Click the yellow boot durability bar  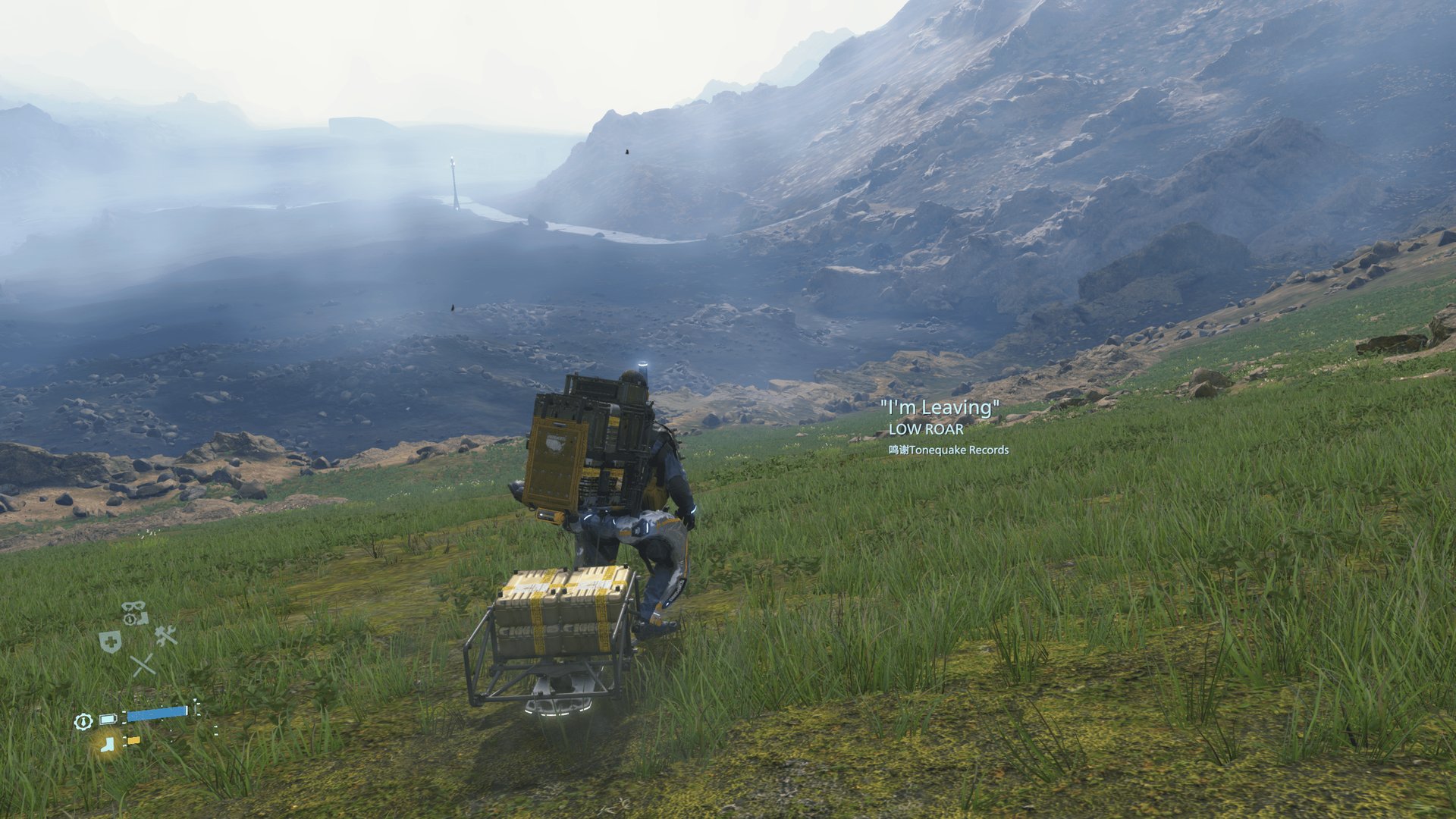coord(133,741)
